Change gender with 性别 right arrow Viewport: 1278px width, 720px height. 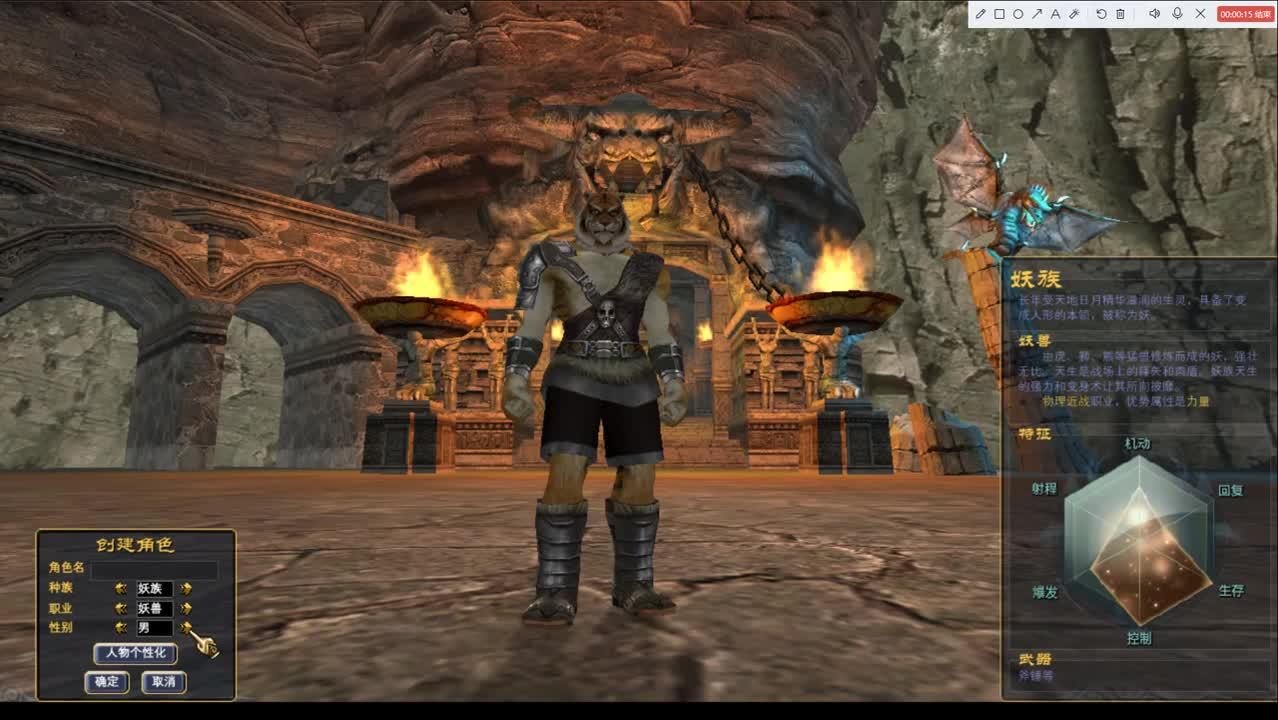pyautogui.click(x=186, y=628)
